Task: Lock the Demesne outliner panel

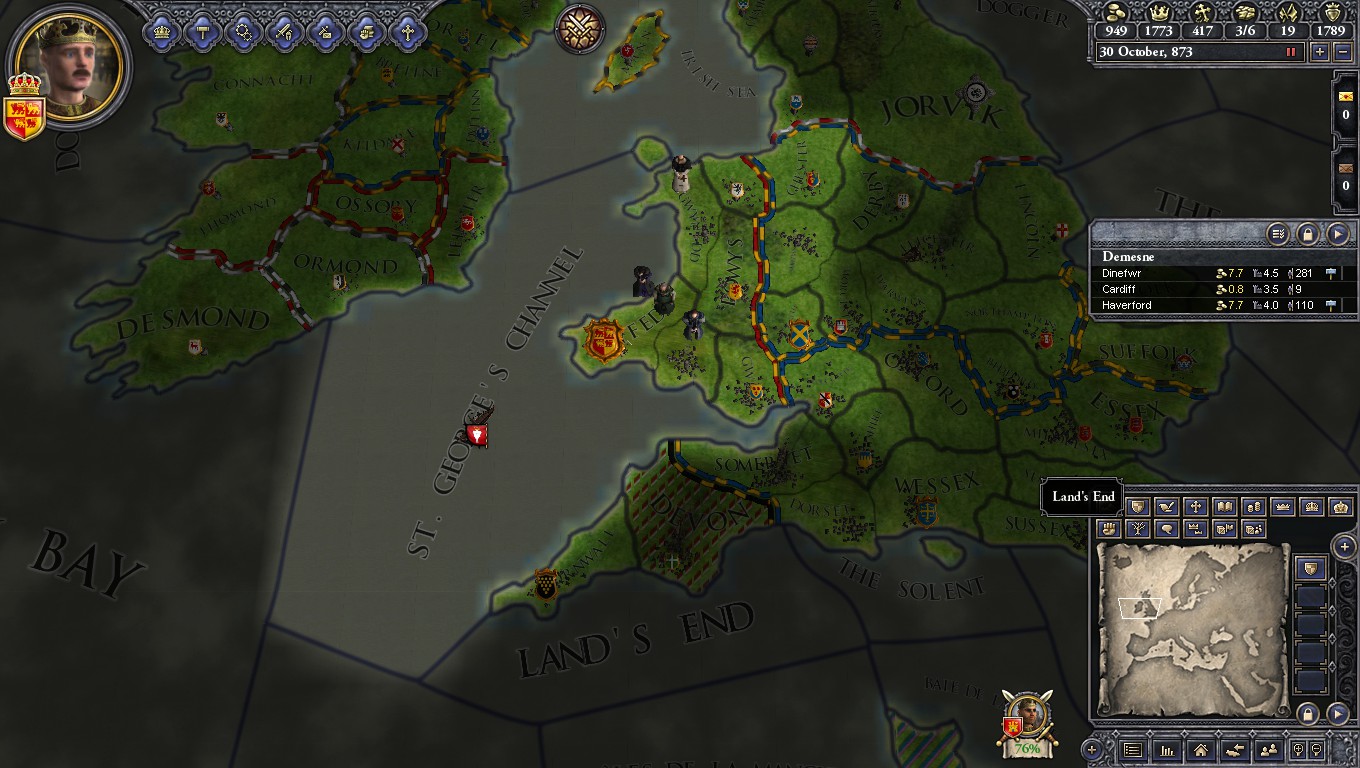Action: click(1308, 234)
